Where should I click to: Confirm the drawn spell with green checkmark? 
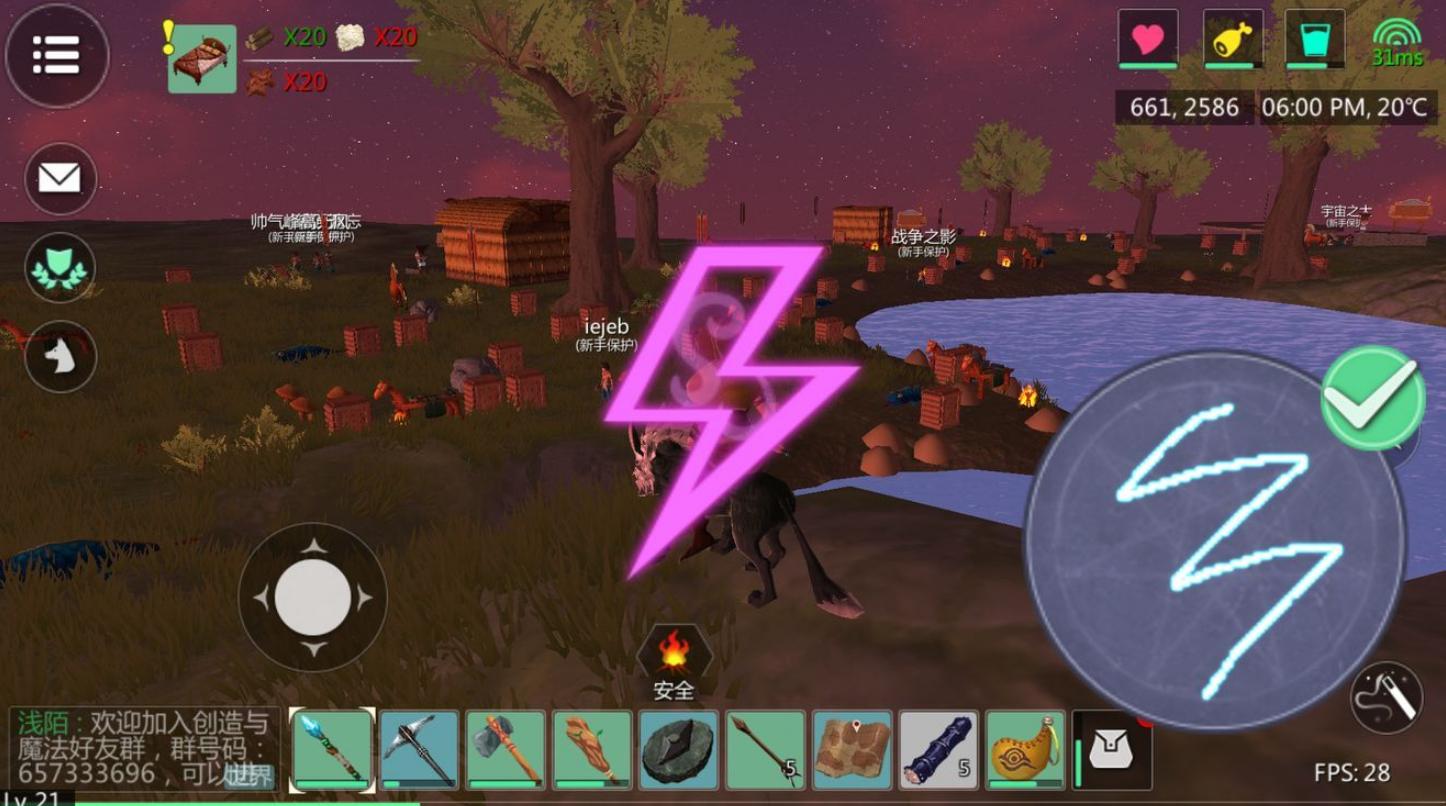(1373, 398)
